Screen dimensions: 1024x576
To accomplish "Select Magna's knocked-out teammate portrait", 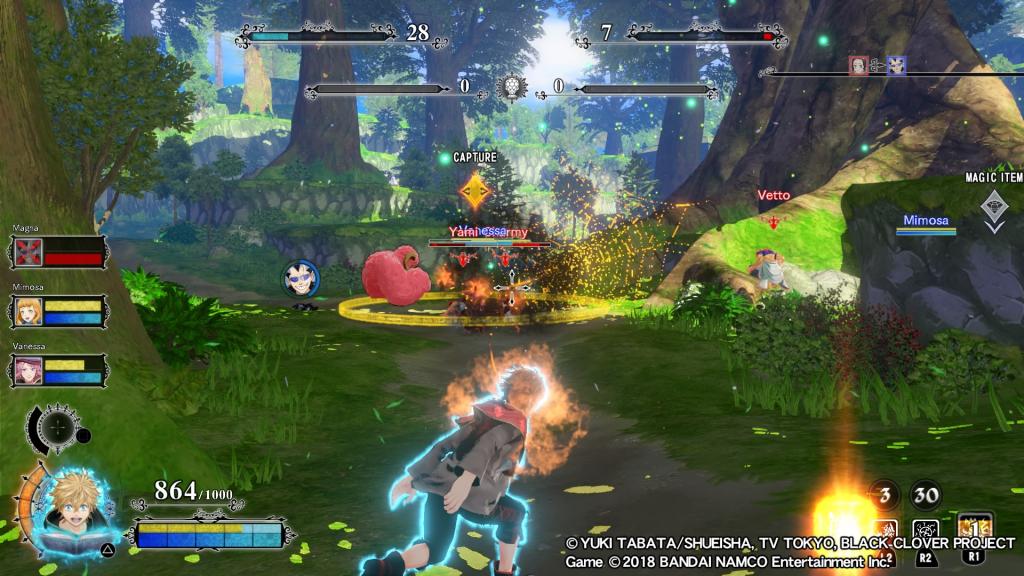I will click(27, 252).
